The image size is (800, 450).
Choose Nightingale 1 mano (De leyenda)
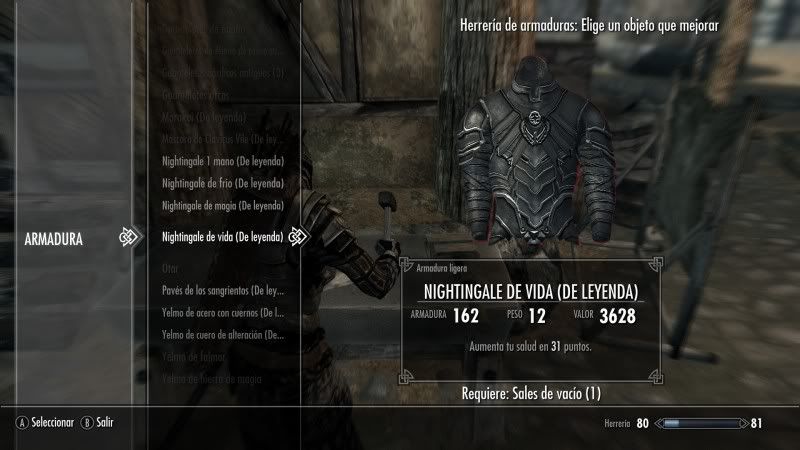tap(222, 161)
